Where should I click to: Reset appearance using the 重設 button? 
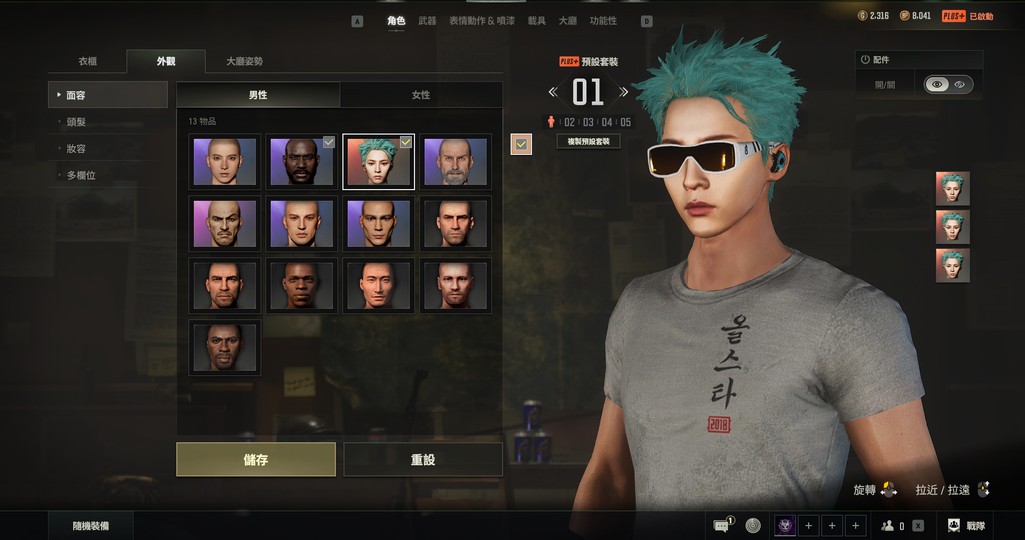click(x=422, y=460)
